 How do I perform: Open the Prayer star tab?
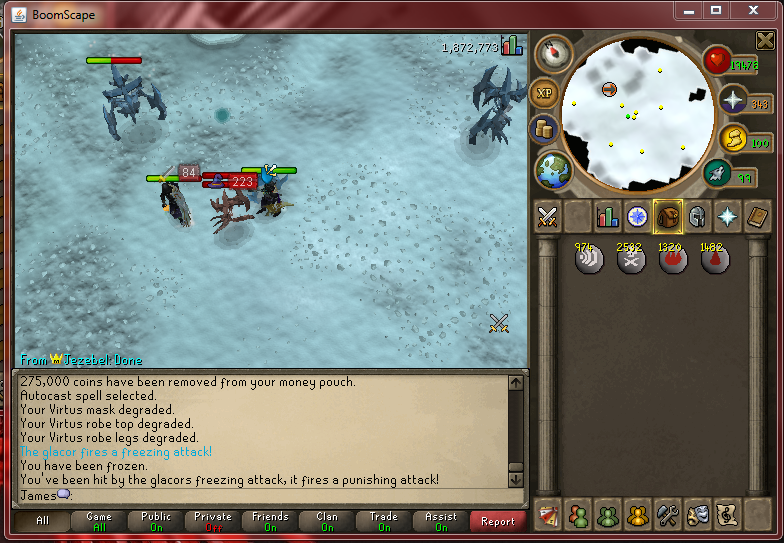(727, 216)
